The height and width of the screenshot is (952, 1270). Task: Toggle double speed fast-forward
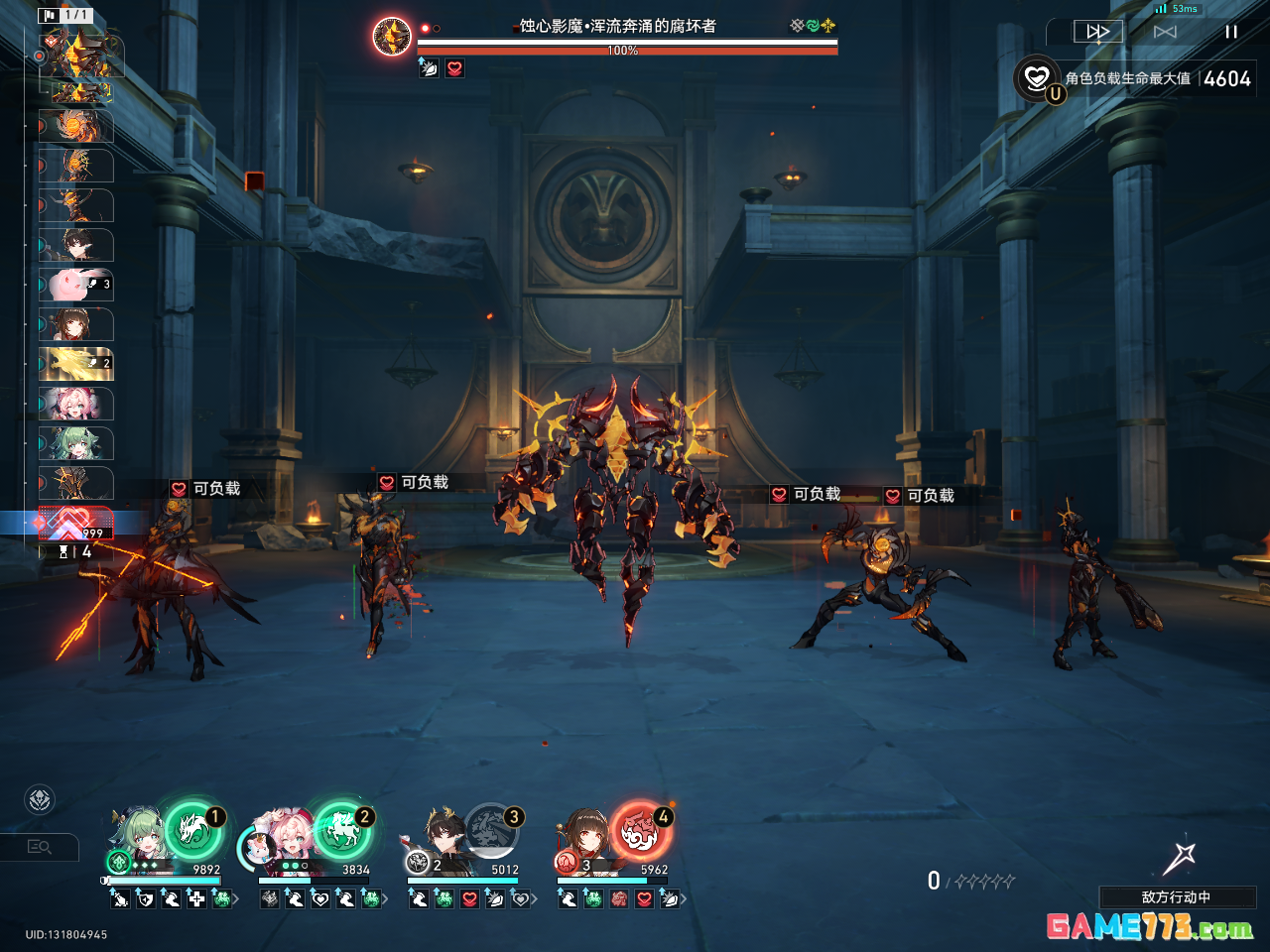coord(1098,32)
